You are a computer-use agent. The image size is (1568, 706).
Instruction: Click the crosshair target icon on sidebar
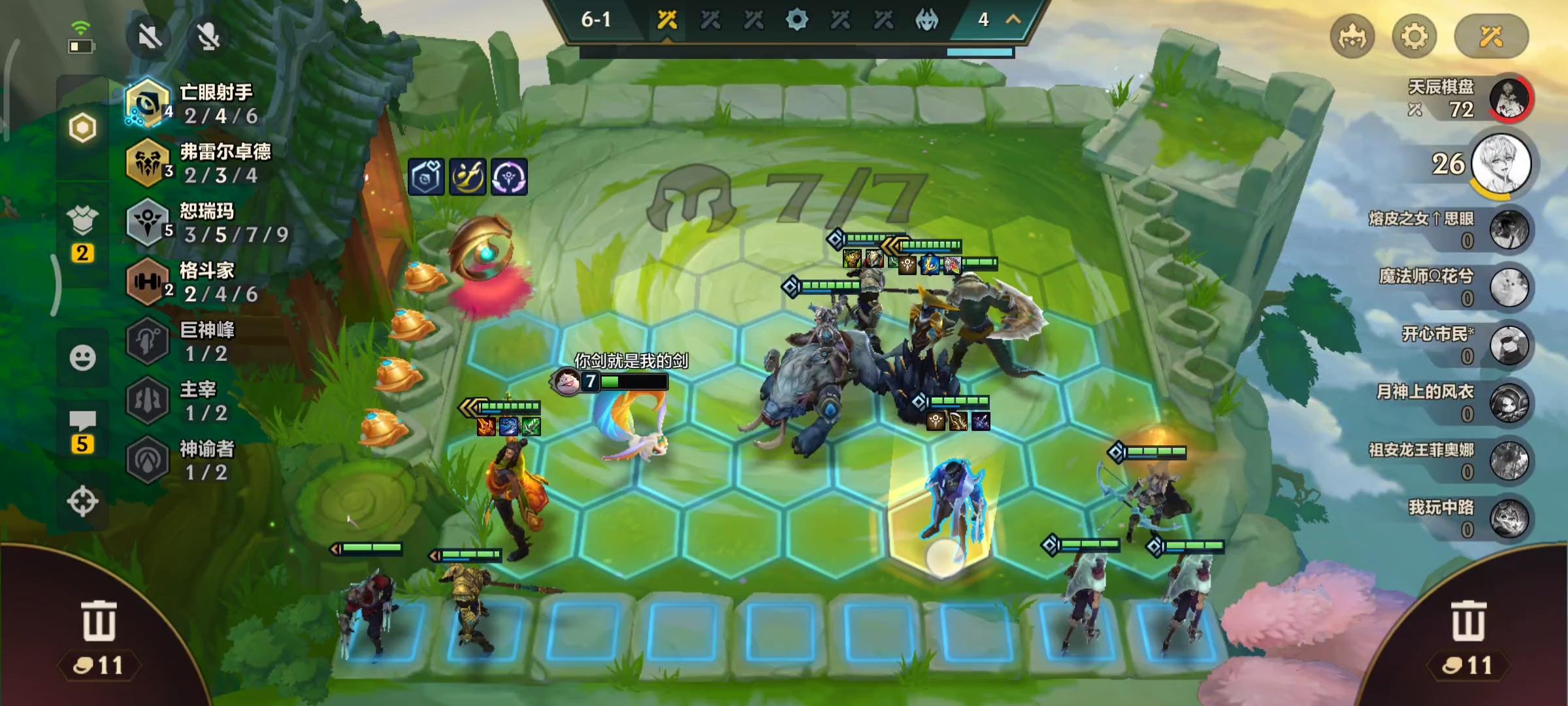[x=82, y=501]
